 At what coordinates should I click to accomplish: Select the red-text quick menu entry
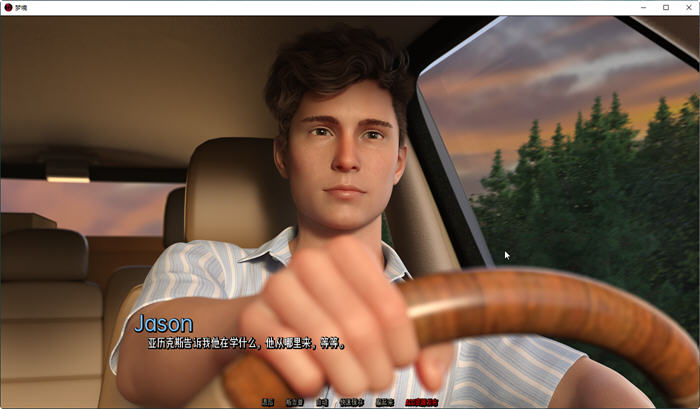point(422,402)
